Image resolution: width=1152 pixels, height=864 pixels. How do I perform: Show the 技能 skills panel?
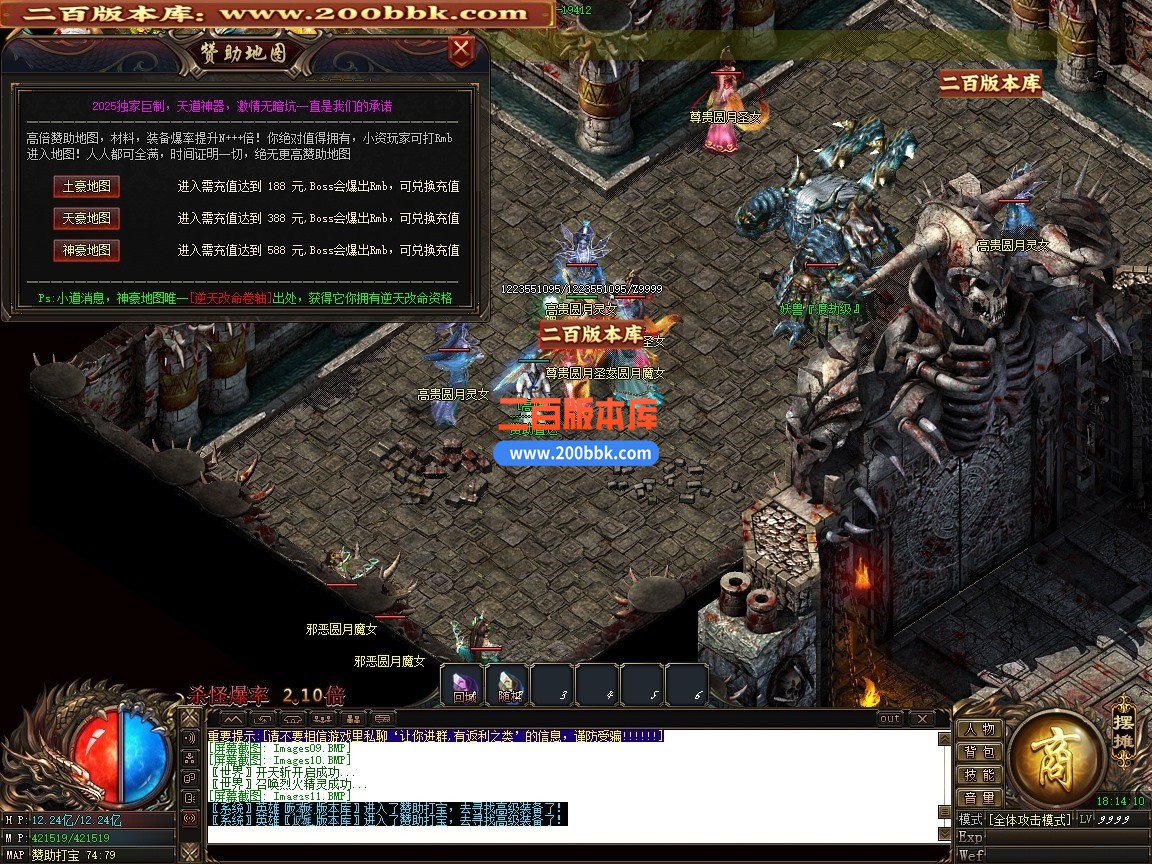coord(980,775)
